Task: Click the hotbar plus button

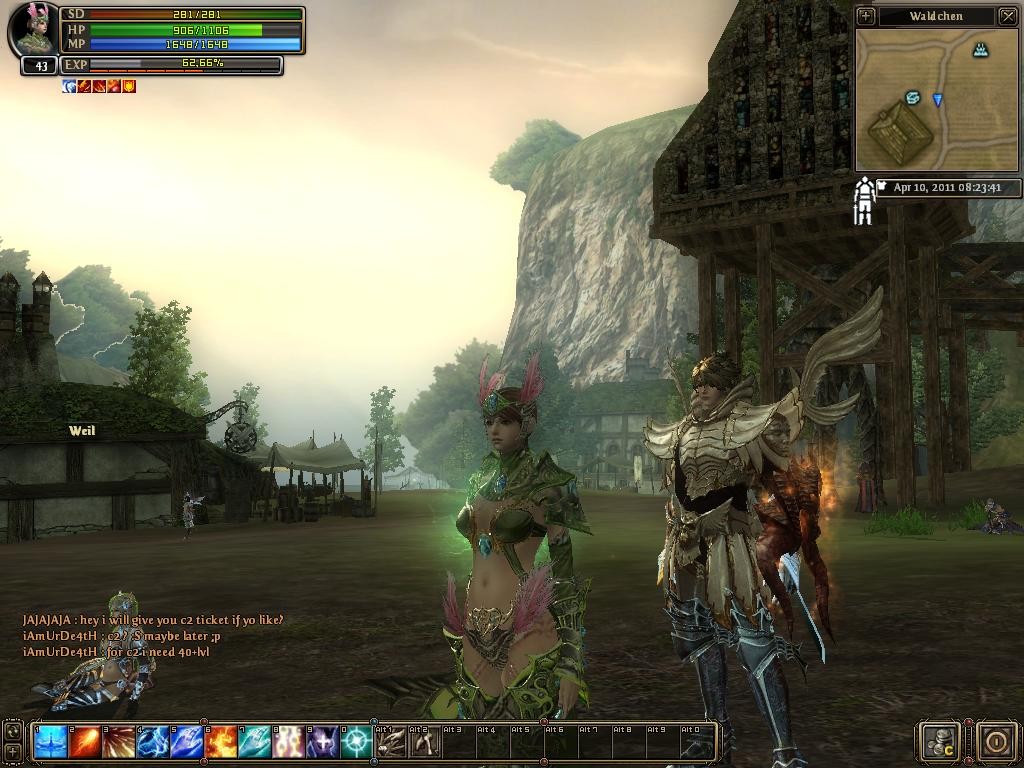Action: pyautogui.click(x=12, y=750)
